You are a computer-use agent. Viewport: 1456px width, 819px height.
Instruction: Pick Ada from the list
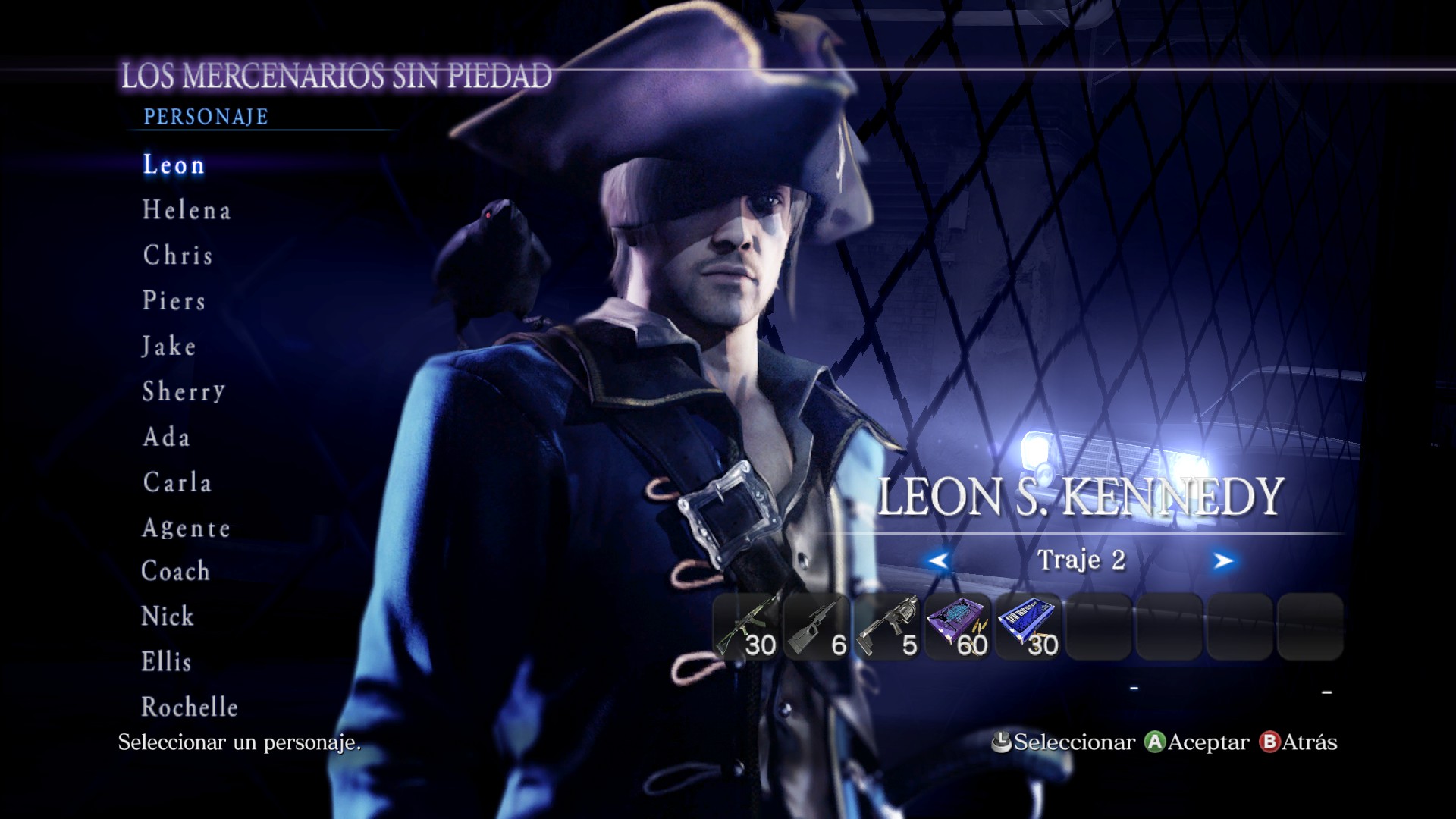[166, 437]
